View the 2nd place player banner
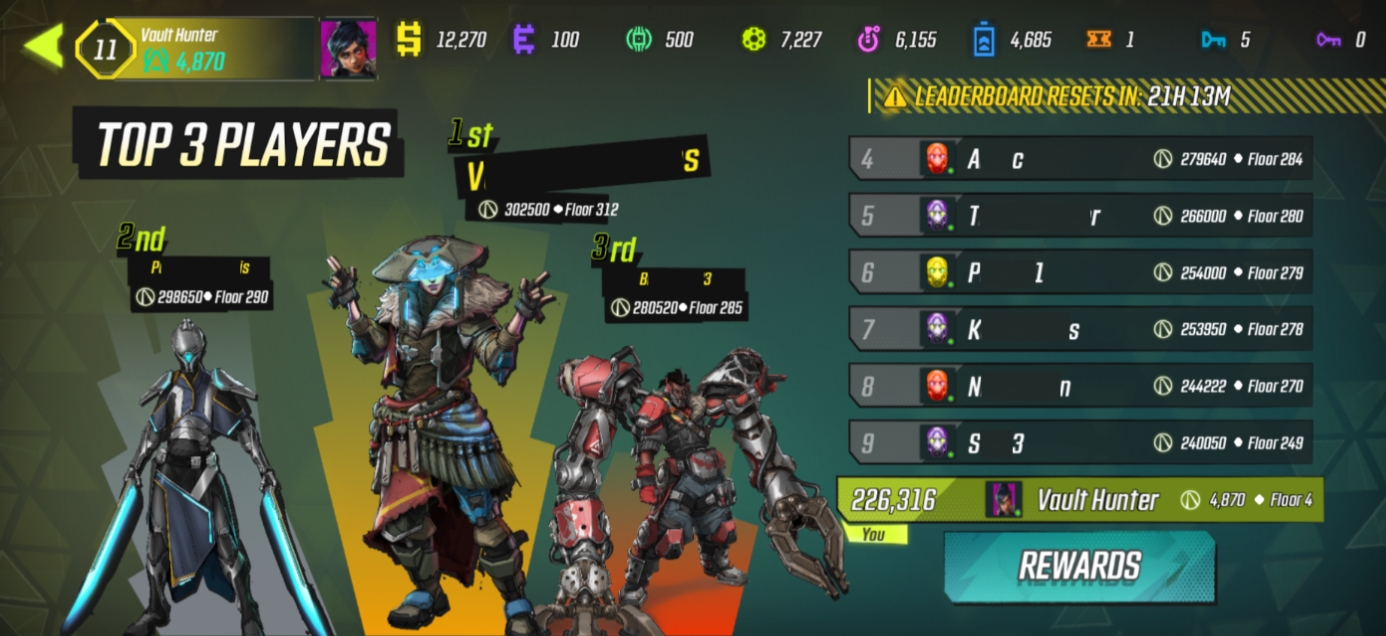This screenshot has width=1386, height=636. pos(200,268)
